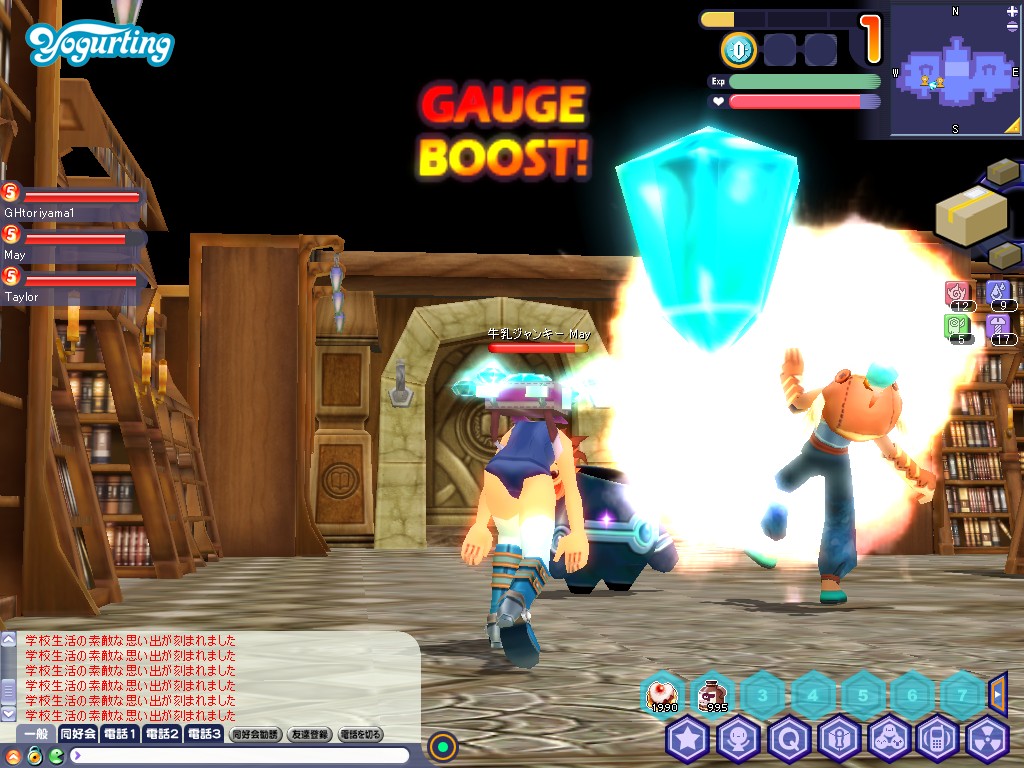Image resolution: width=1024 pixels, height=768 pixels.
Task: Open the character profile hexagon button
Action: 738,739
